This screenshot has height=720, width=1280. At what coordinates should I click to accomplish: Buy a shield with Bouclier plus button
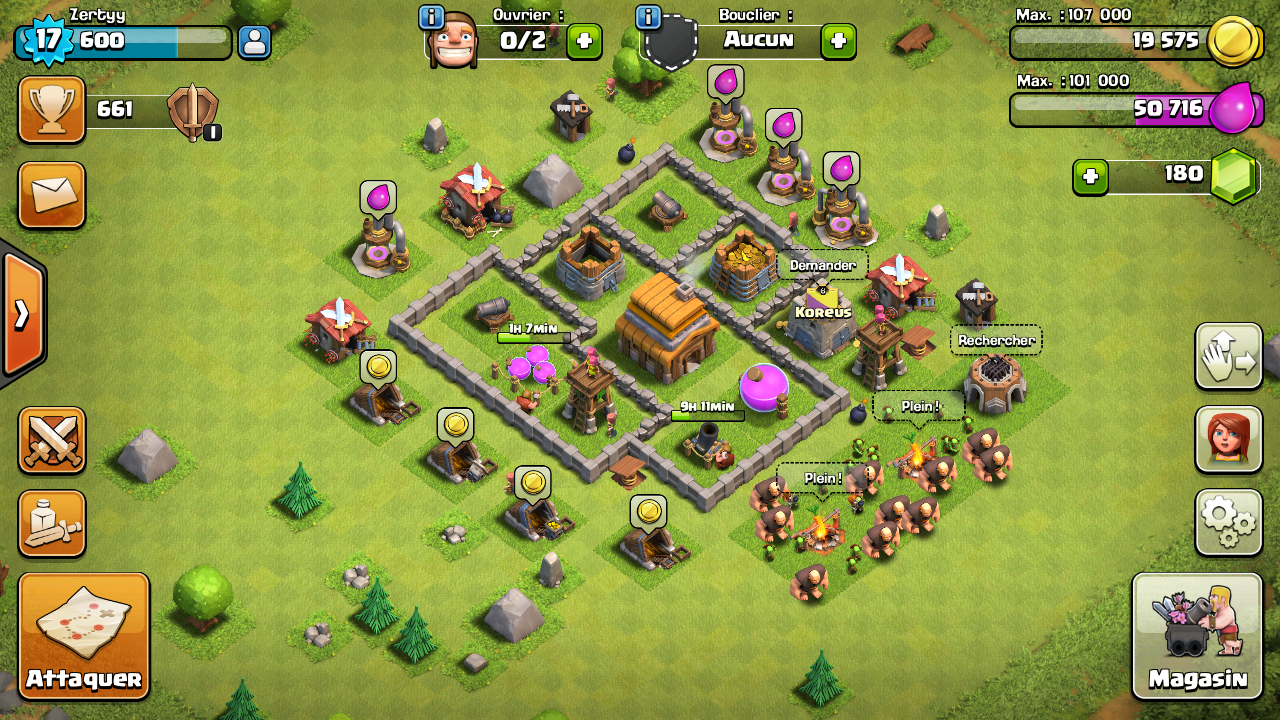click(x=838, y=41)
